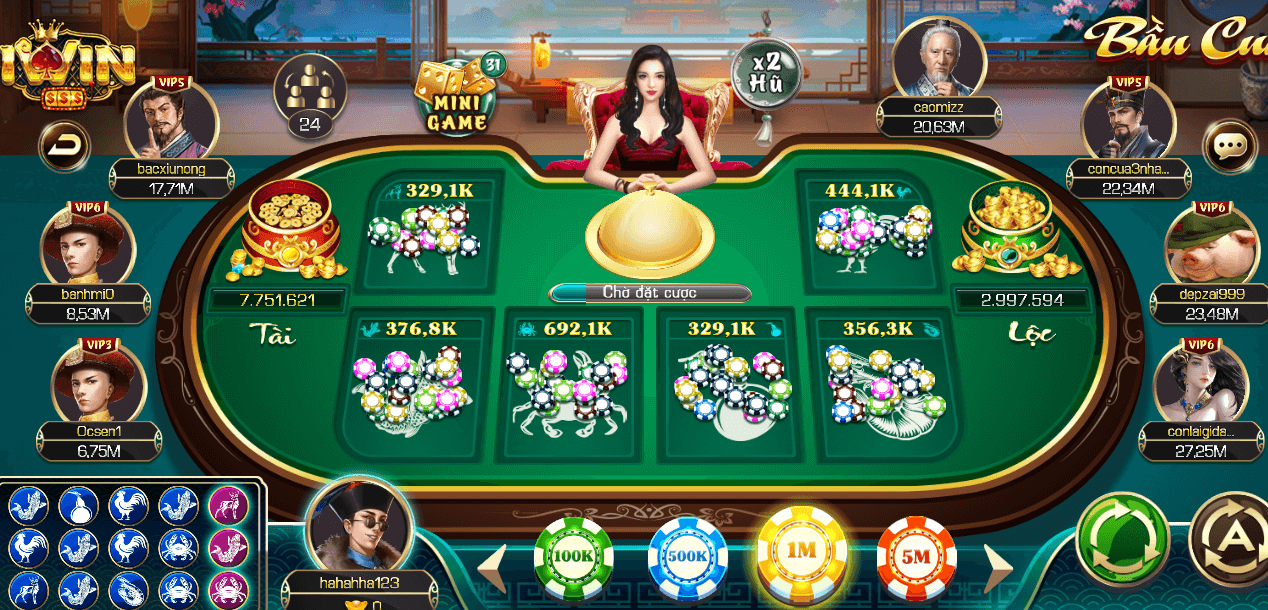Screen dimensions: 1268x610
Task: Open the player count list icon
Action: [309, 93]
